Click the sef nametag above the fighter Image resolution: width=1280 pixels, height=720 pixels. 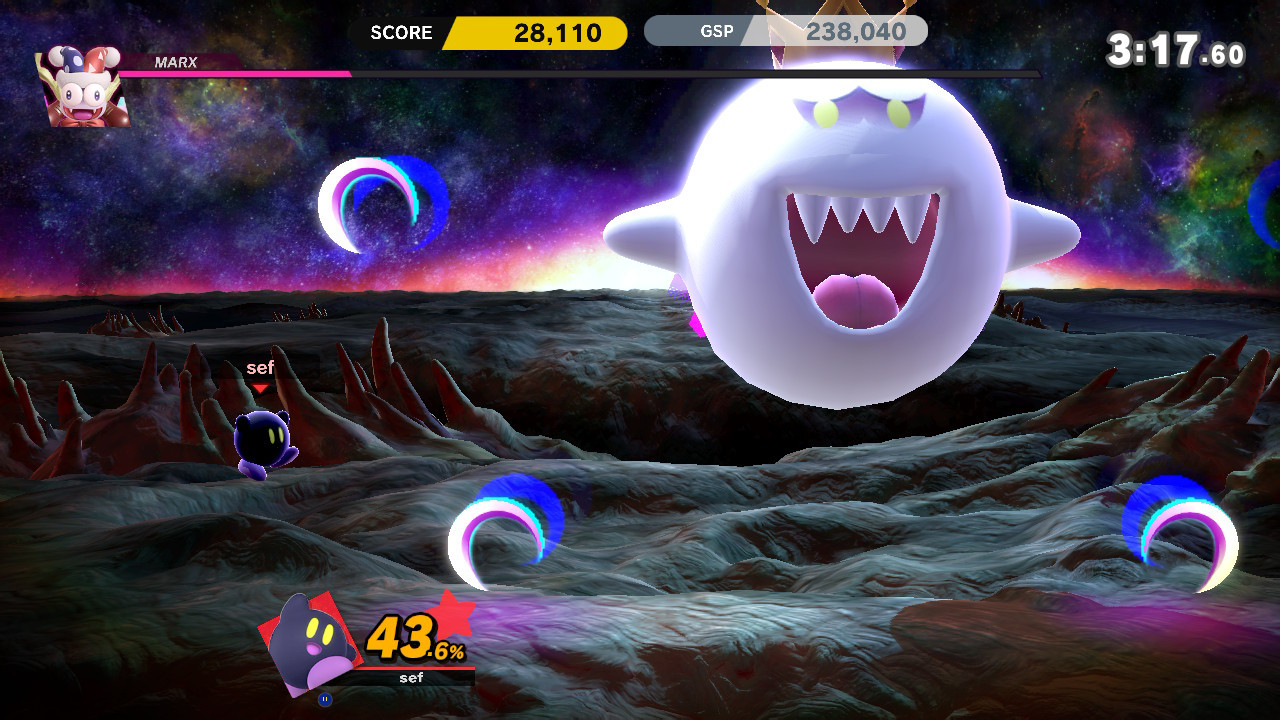(259, 368)
